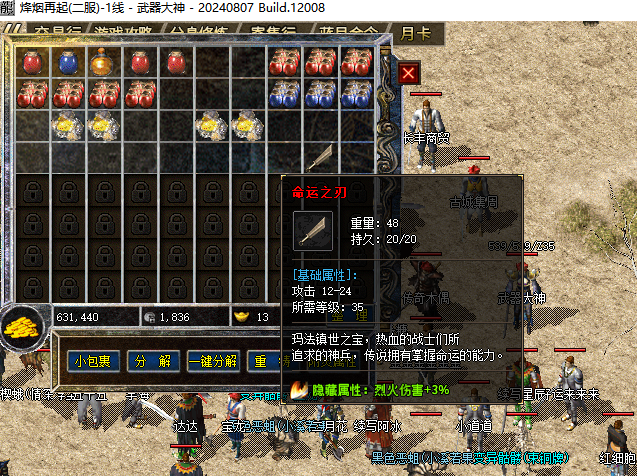Select the 命运之刃 blade in the bag
This screenshot has width=637, height=476.
click(x=320, y=157)
